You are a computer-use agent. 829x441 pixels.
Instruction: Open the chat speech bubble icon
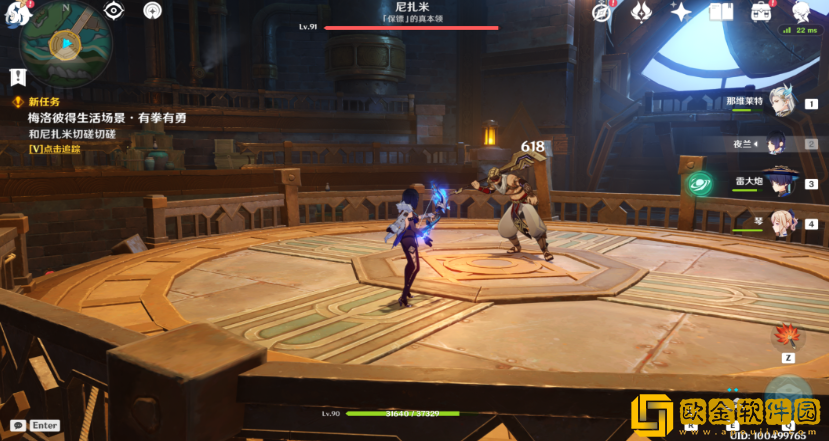pyautogui.click(x=17, y=425)
